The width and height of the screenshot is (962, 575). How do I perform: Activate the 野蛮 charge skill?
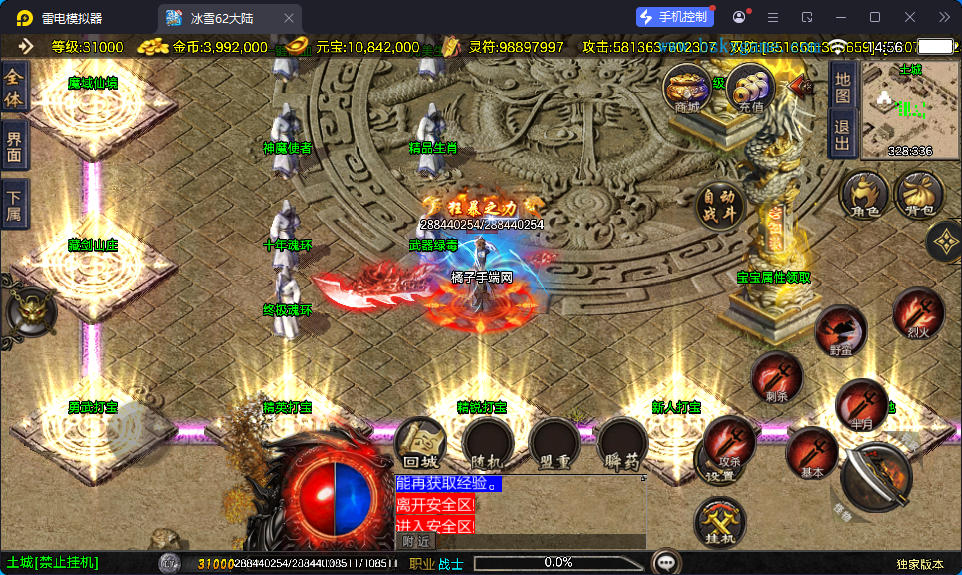(840, 331)
